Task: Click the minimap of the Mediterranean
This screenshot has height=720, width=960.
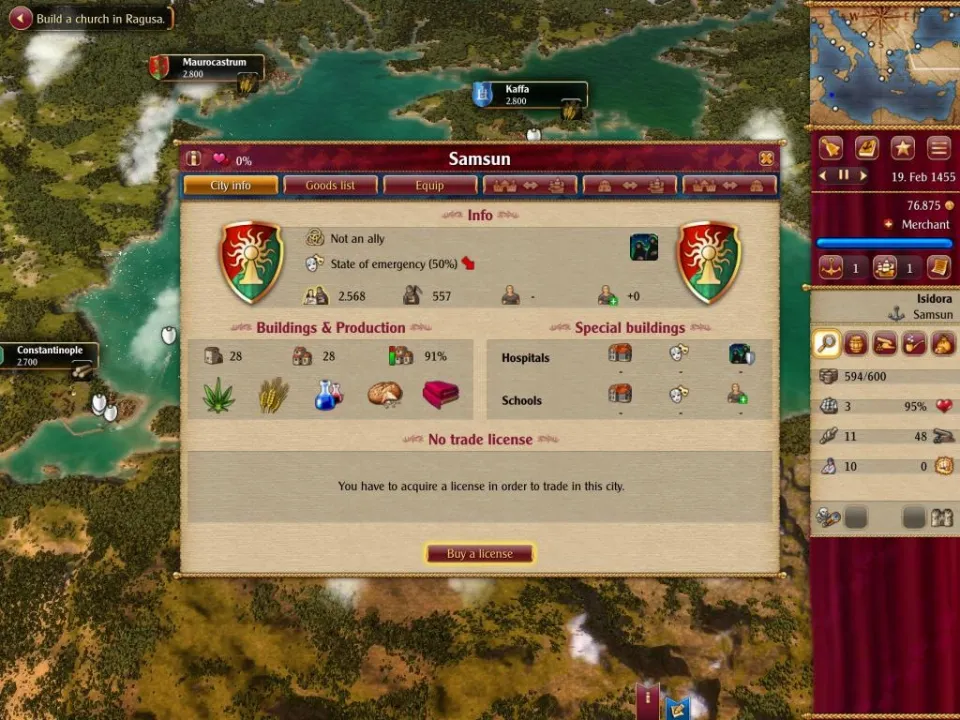Action: tap(883, 60)
